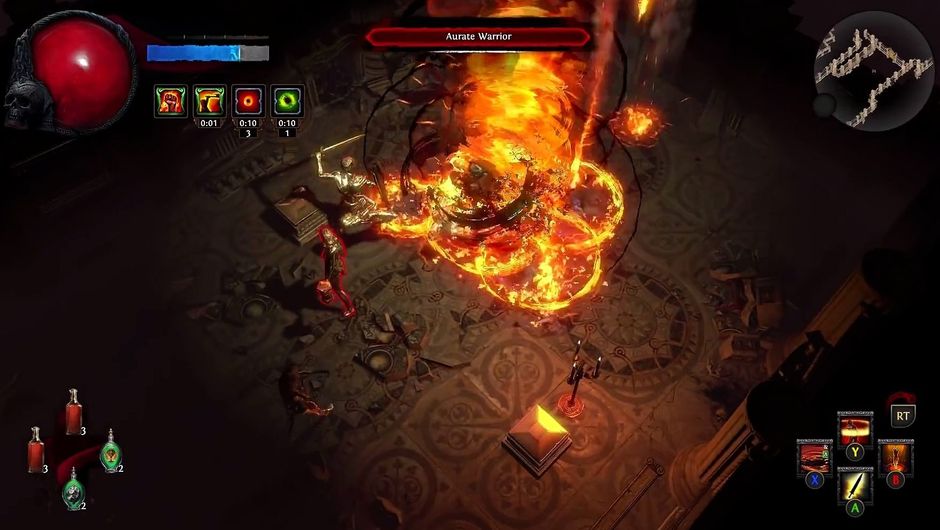Open the circular minimap

[x=873, y=71]
